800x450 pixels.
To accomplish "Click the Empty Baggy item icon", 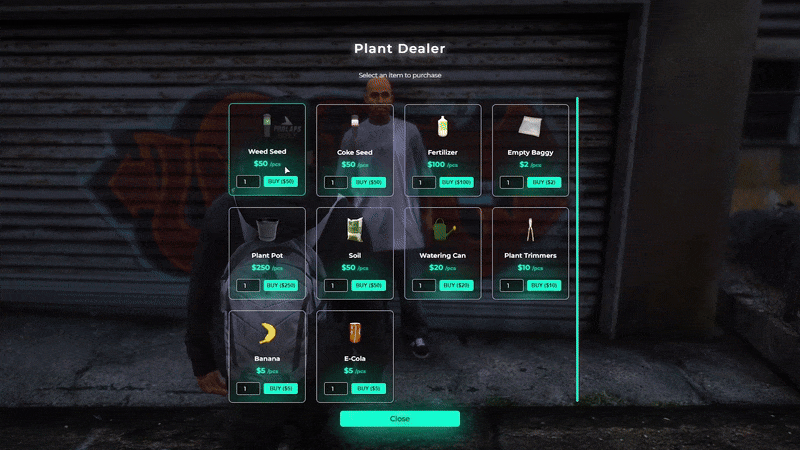I will point(530,127).
